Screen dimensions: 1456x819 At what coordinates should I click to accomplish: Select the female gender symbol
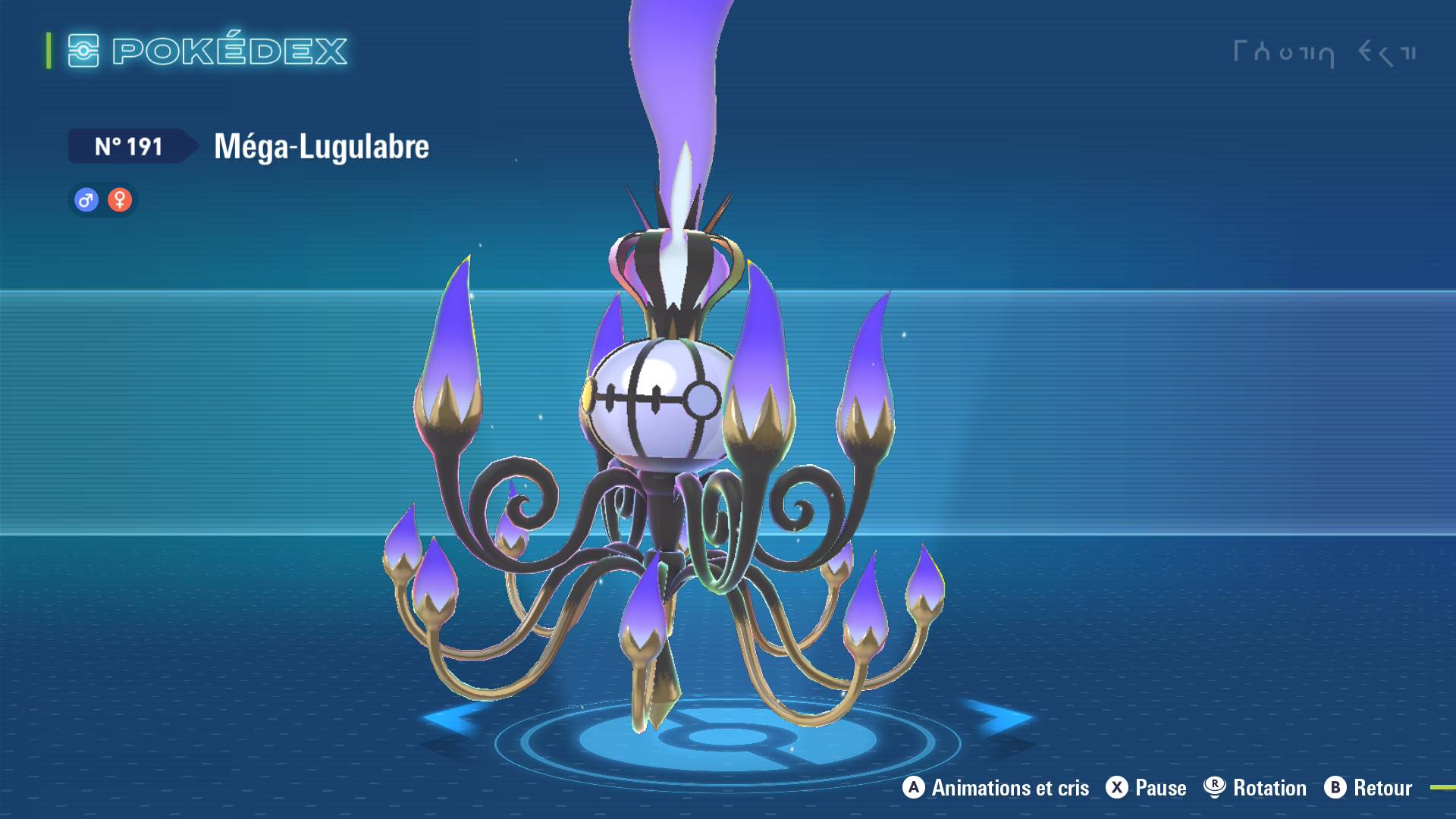120,199
